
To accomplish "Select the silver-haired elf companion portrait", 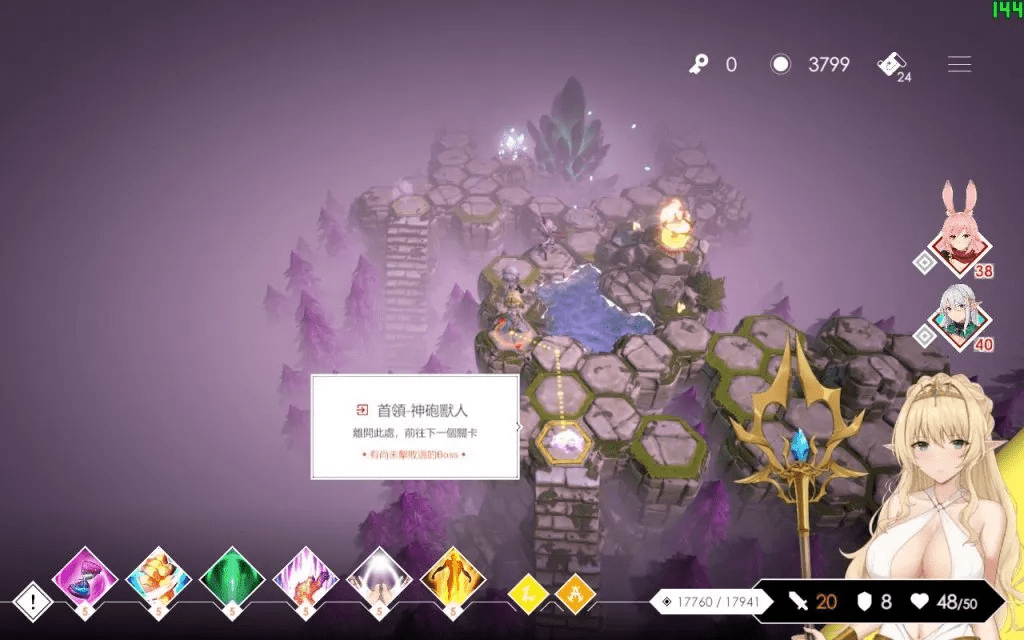I will [960, 317].
